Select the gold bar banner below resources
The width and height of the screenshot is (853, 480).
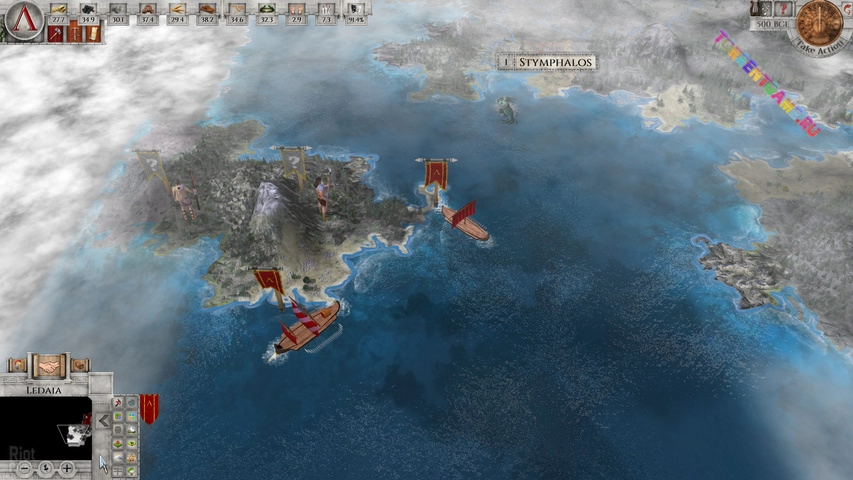click(92, 34)
